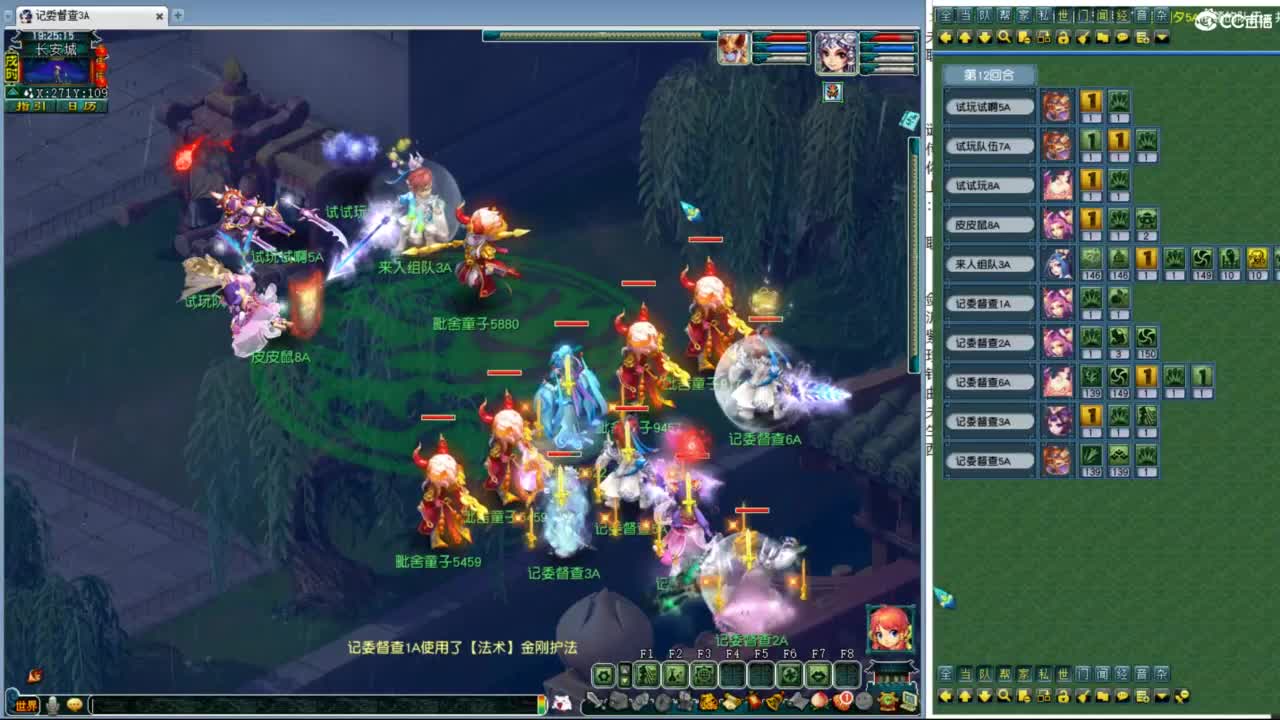Select the sword attack icon on the bottom toolbar
1280x720 pixels.
(x=595, y=701)
